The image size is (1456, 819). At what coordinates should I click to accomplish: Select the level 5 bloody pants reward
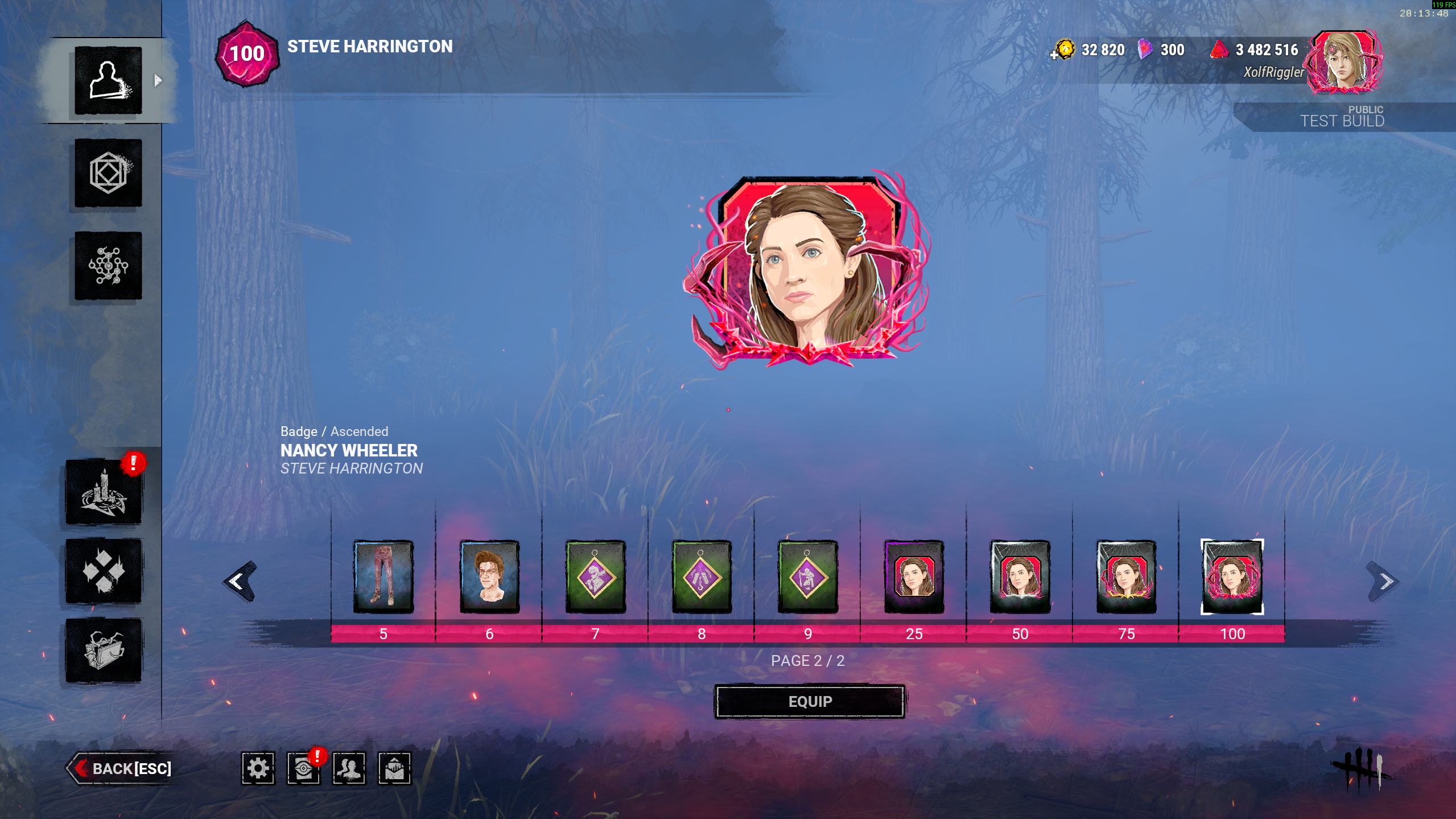pyautogui.click(x=383, y=576)
